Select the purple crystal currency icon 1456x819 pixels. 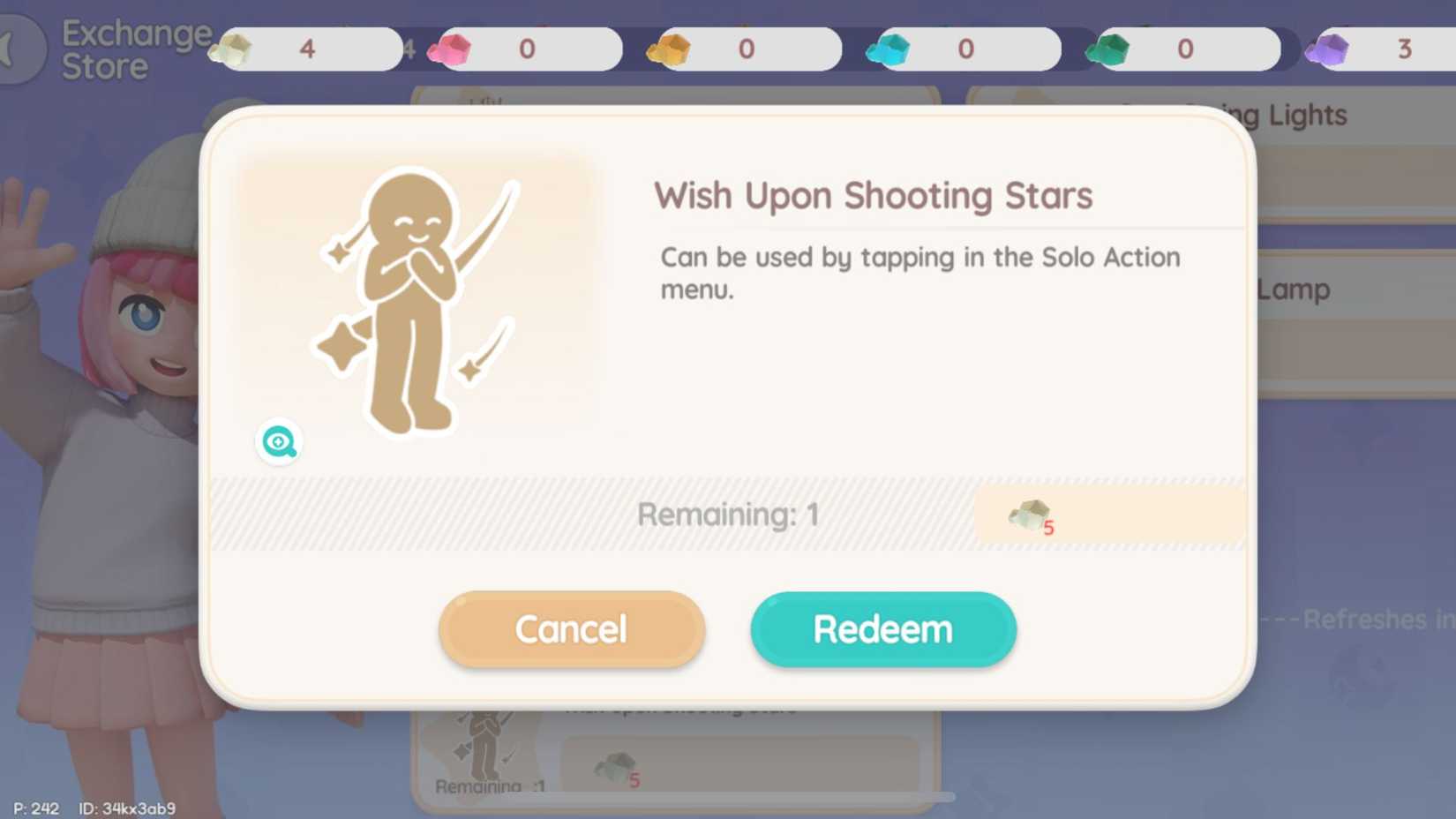pyautogui.click(x=1325, y=49)
